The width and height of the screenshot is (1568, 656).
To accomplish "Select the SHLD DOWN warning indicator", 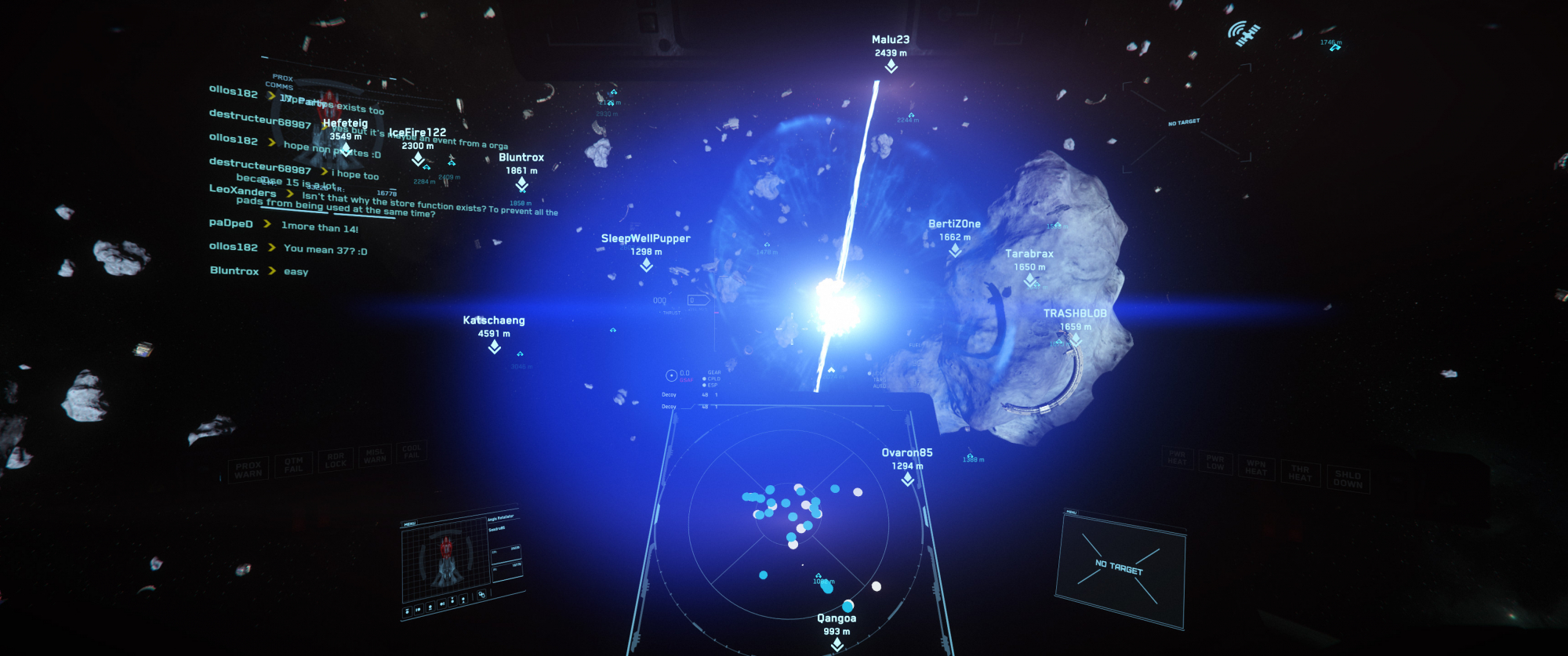I will tap(1348, 479).
